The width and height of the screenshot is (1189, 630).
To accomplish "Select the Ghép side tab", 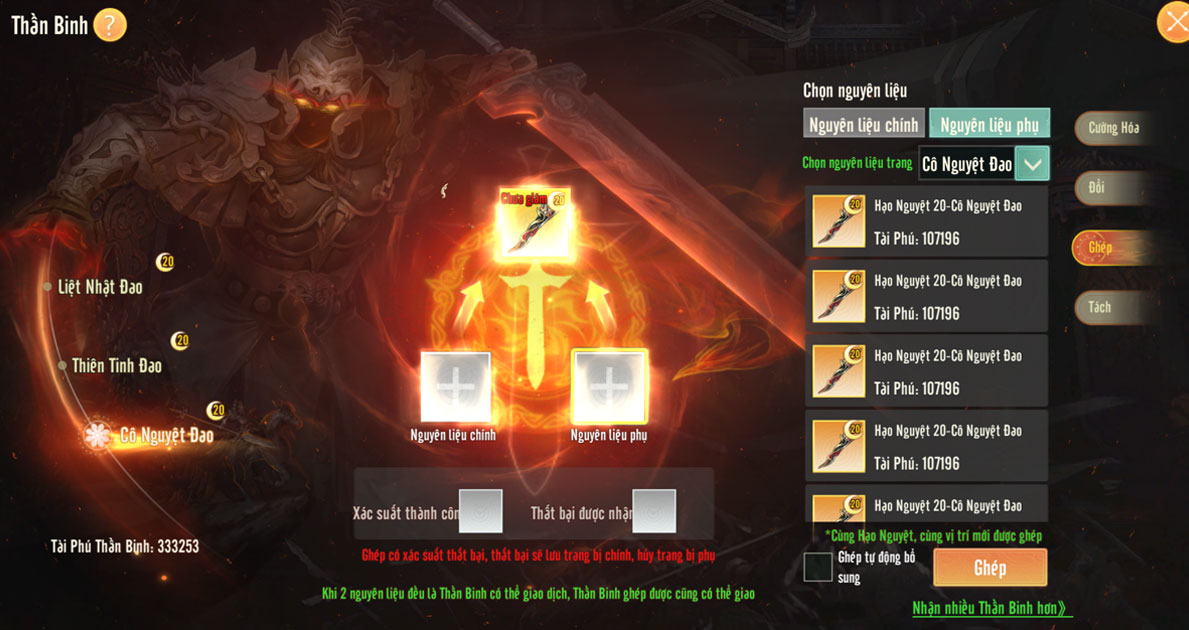I will coord(1101,247).
